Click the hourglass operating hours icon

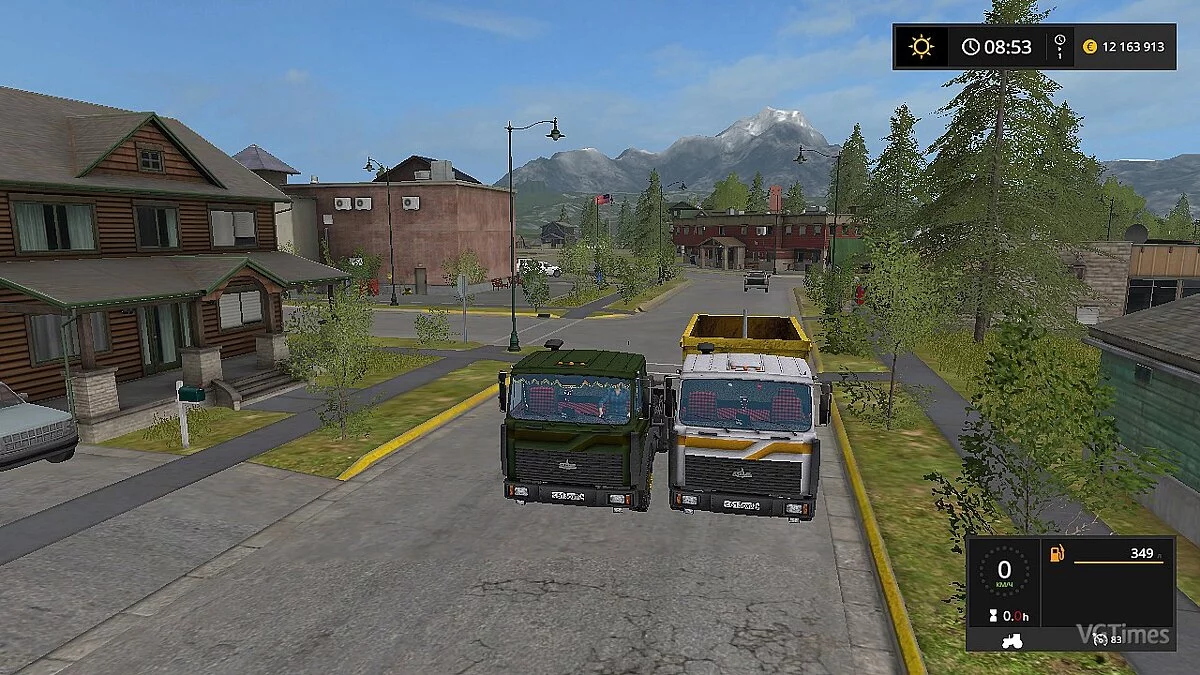994,615
